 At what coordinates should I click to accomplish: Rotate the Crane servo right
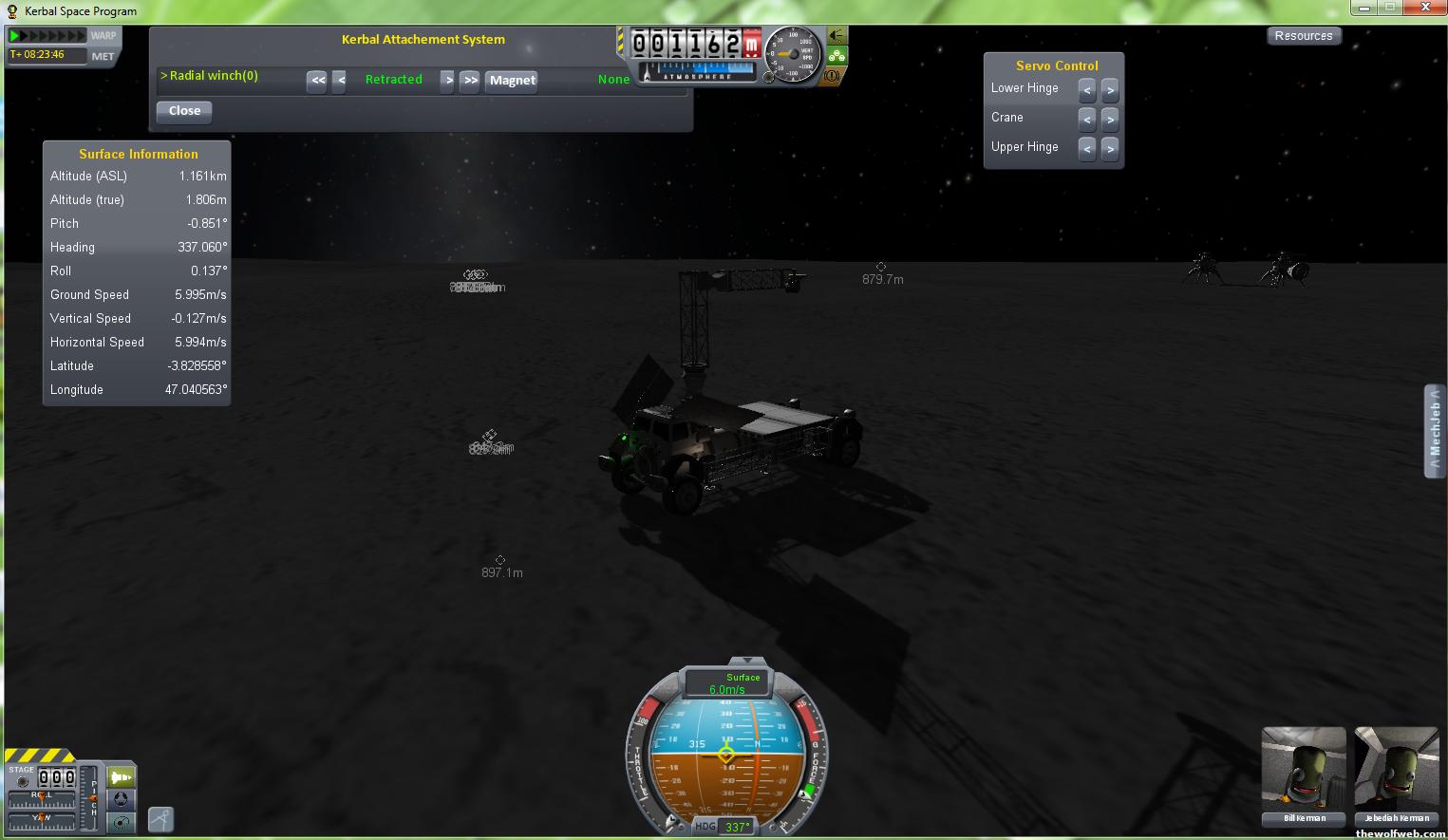(x=1110, y=119)
